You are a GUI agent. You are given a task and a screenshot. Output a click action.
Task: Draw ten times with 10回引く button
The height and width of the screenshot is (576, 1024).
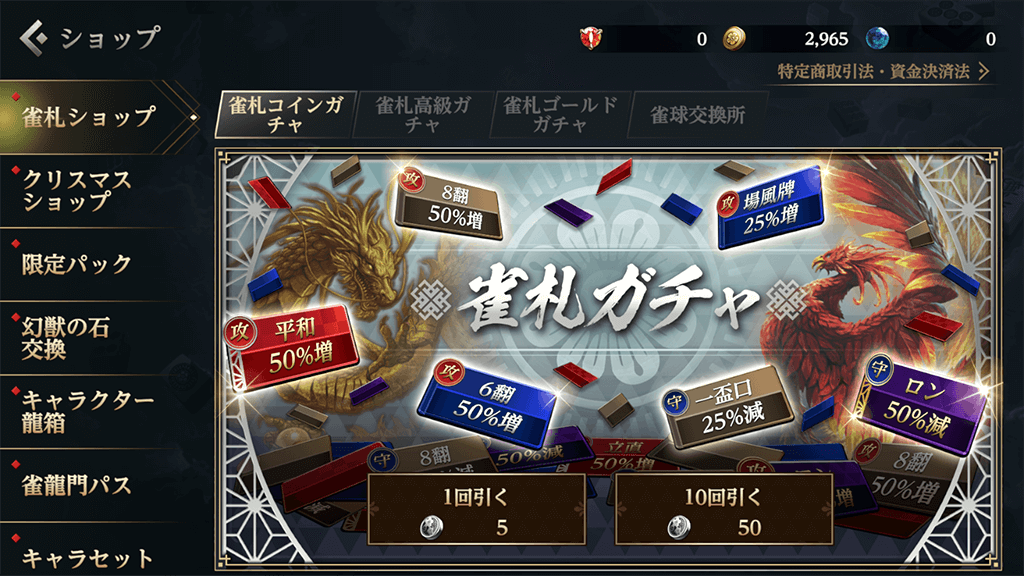pos(724,510)
